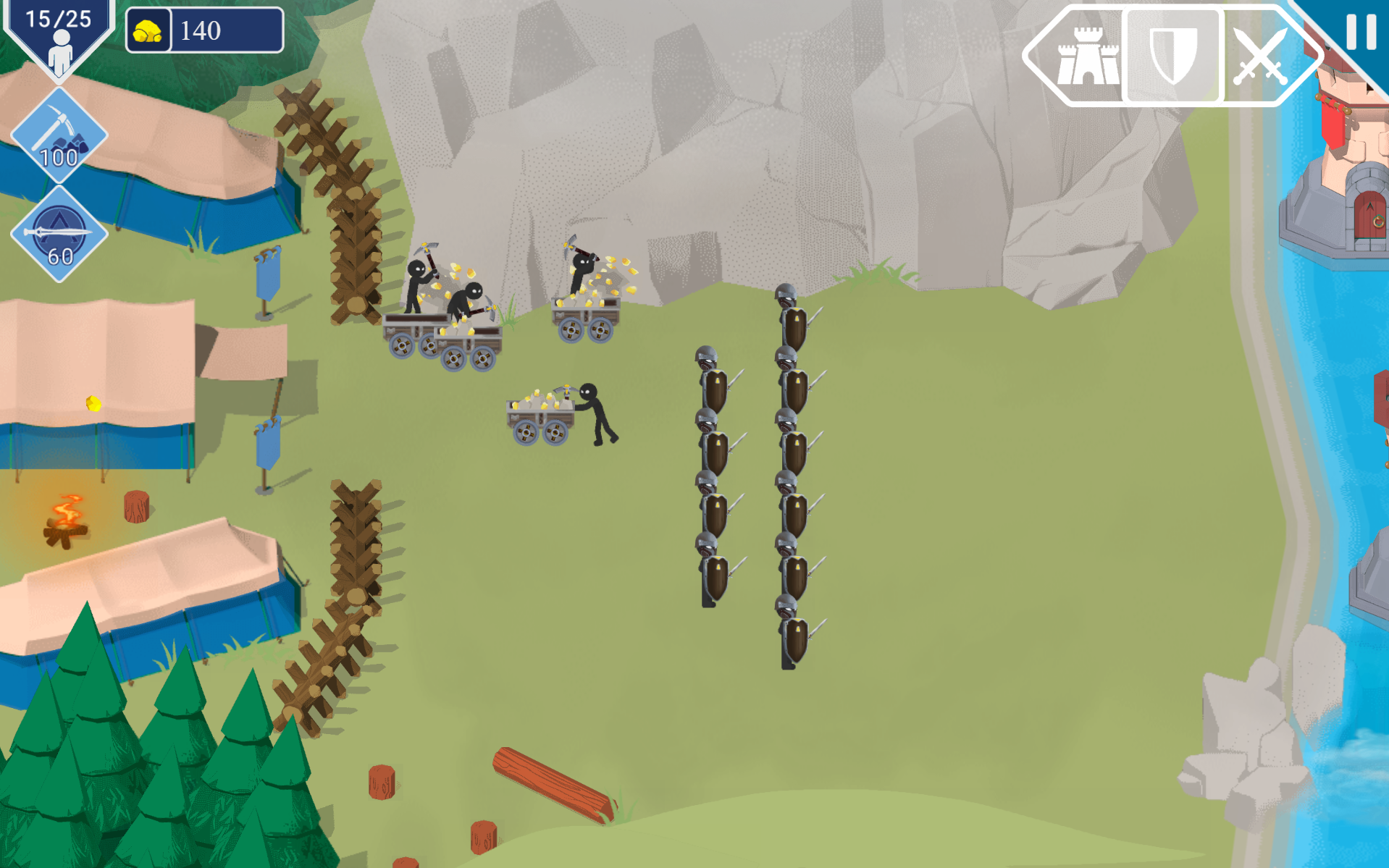
Task: Order army to retreat to castle
Action: (1085, 56)
